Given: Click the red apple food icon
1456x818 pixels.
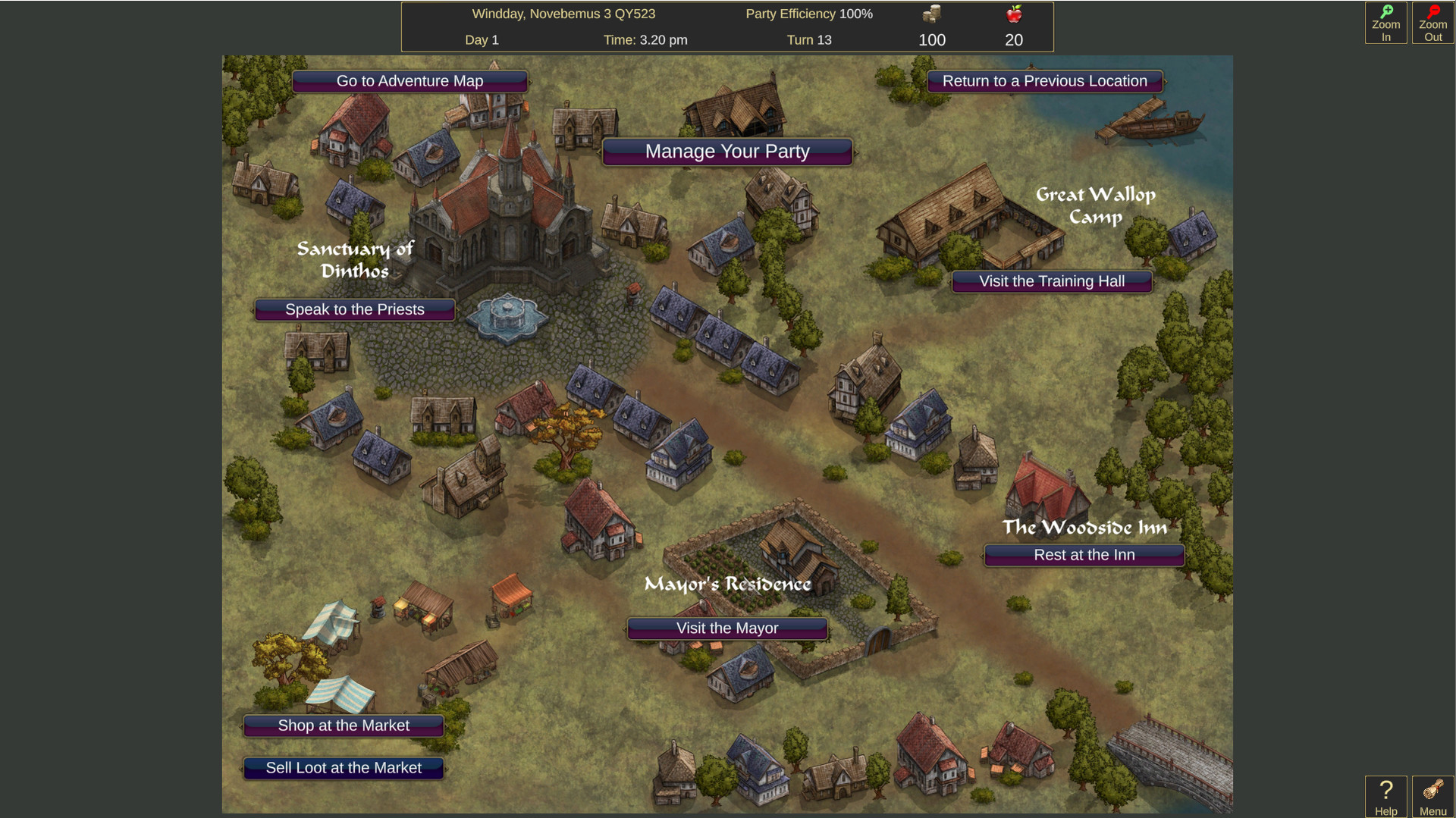Looking at the screenshot, I should (x=1014, y=13).
